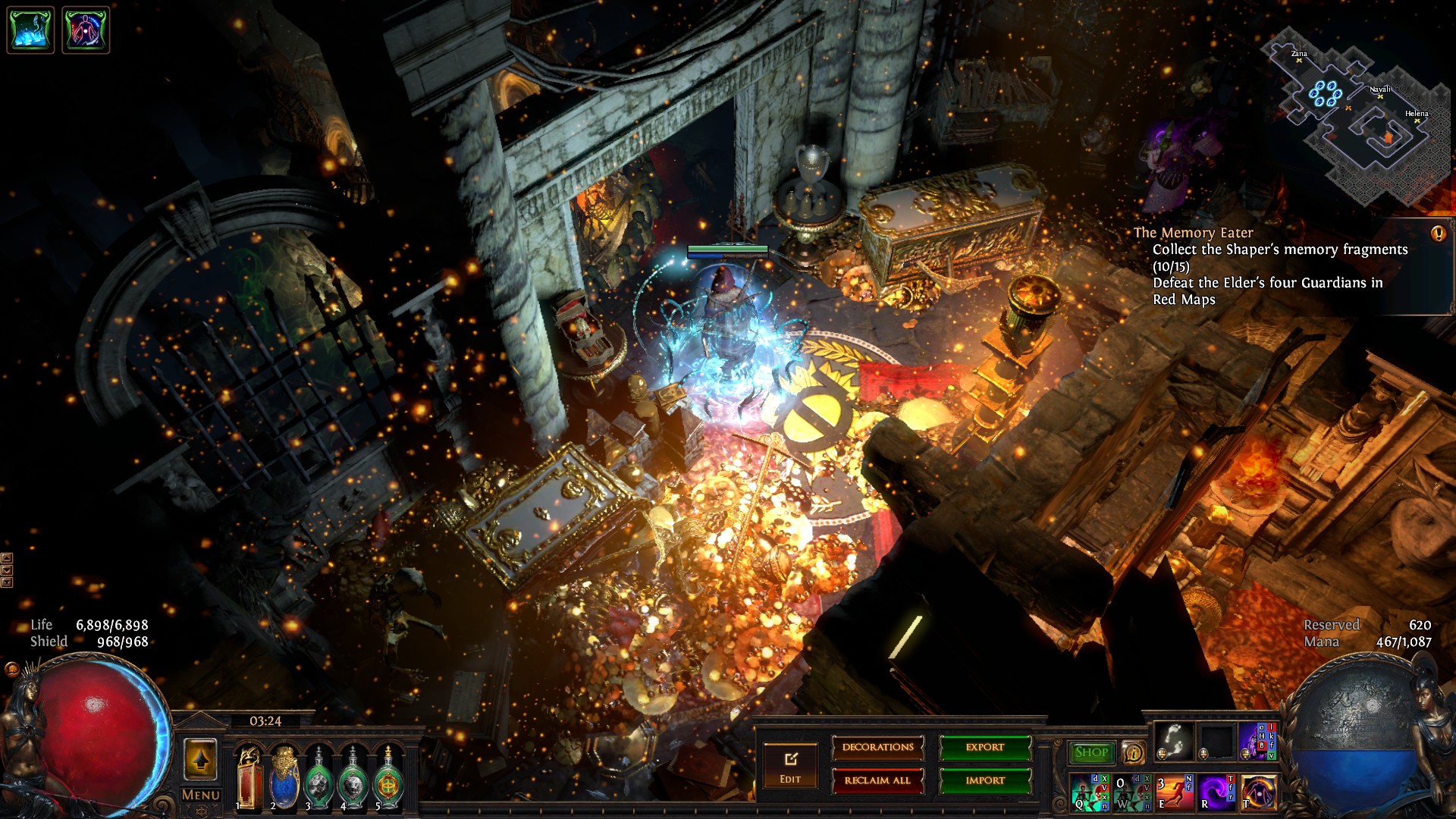This screenshot has width=1456, height=819.
Task: Export the hideout layout
Action: click(985, 748)
